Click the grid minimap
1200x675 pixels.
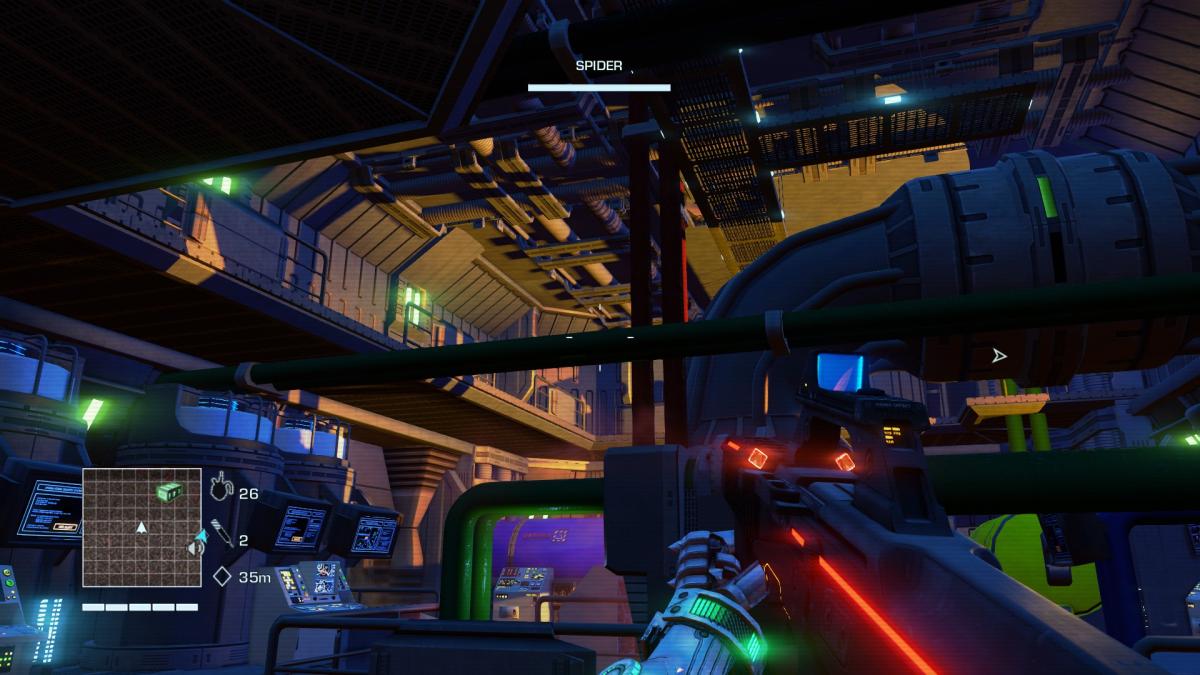[141, 527]
